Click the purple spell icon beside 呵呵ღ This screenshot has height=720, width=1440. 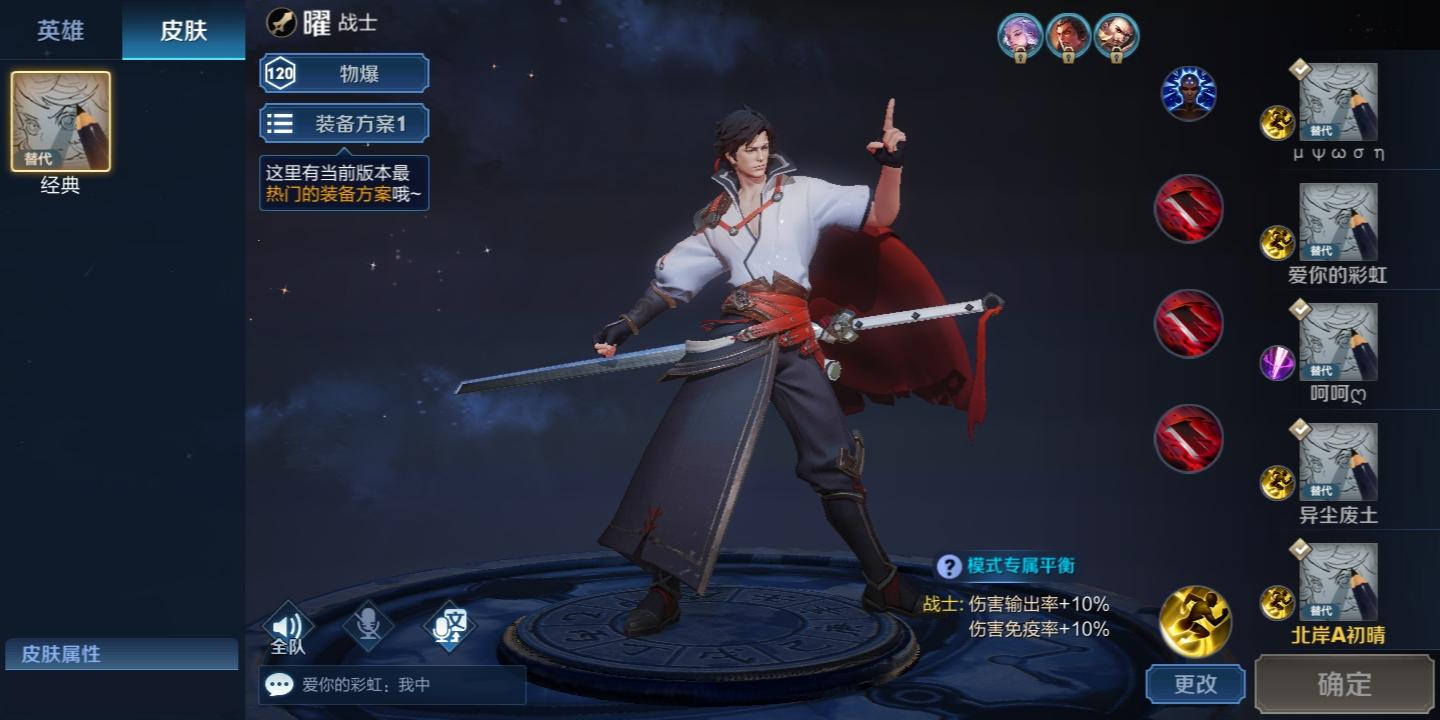pyautogui.click(x=1276, y=358)
